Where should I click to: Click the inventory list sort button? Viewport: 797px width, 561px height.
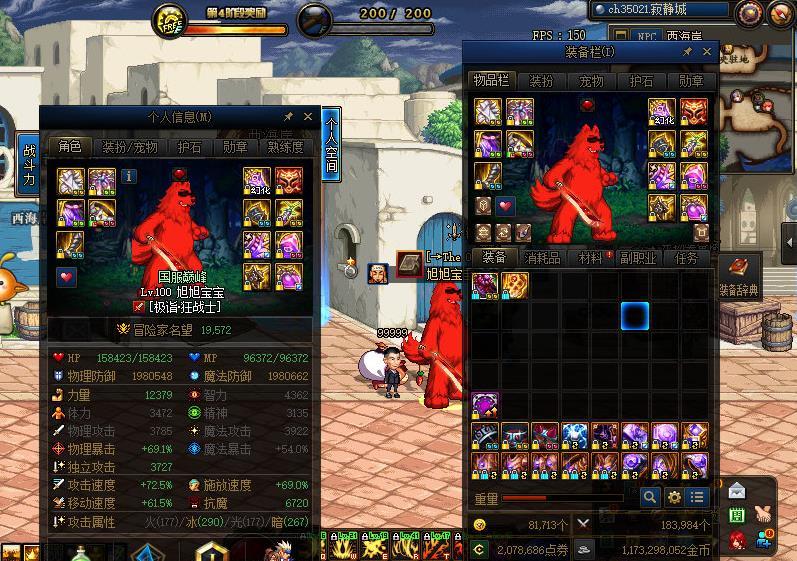(x=697, y=497)
